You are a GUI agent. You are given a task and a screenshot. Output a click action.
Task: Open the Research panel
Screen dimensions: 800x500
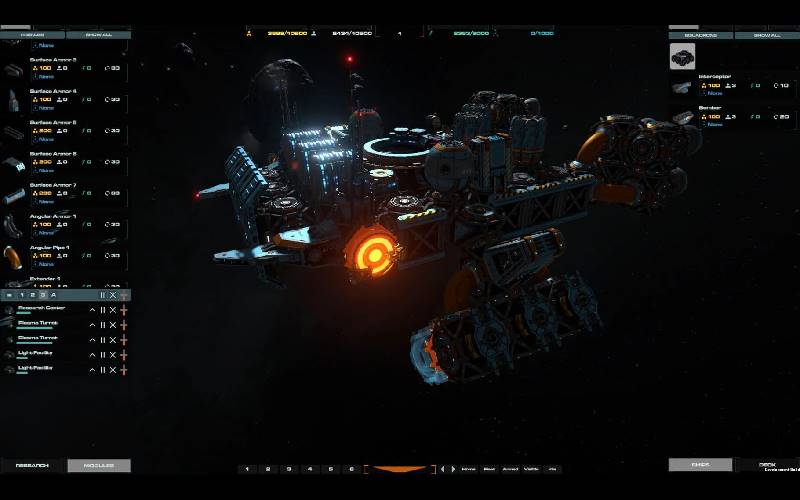pos(32,466)
